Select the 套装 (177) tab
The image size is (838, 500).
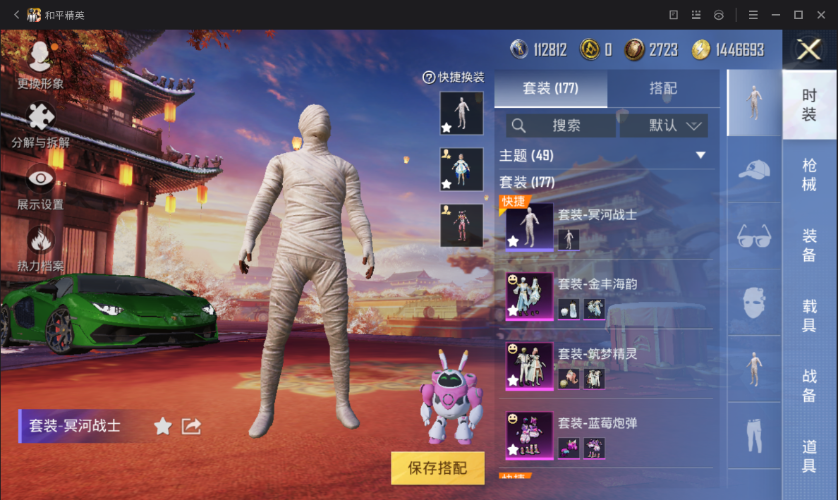point(551,88)
